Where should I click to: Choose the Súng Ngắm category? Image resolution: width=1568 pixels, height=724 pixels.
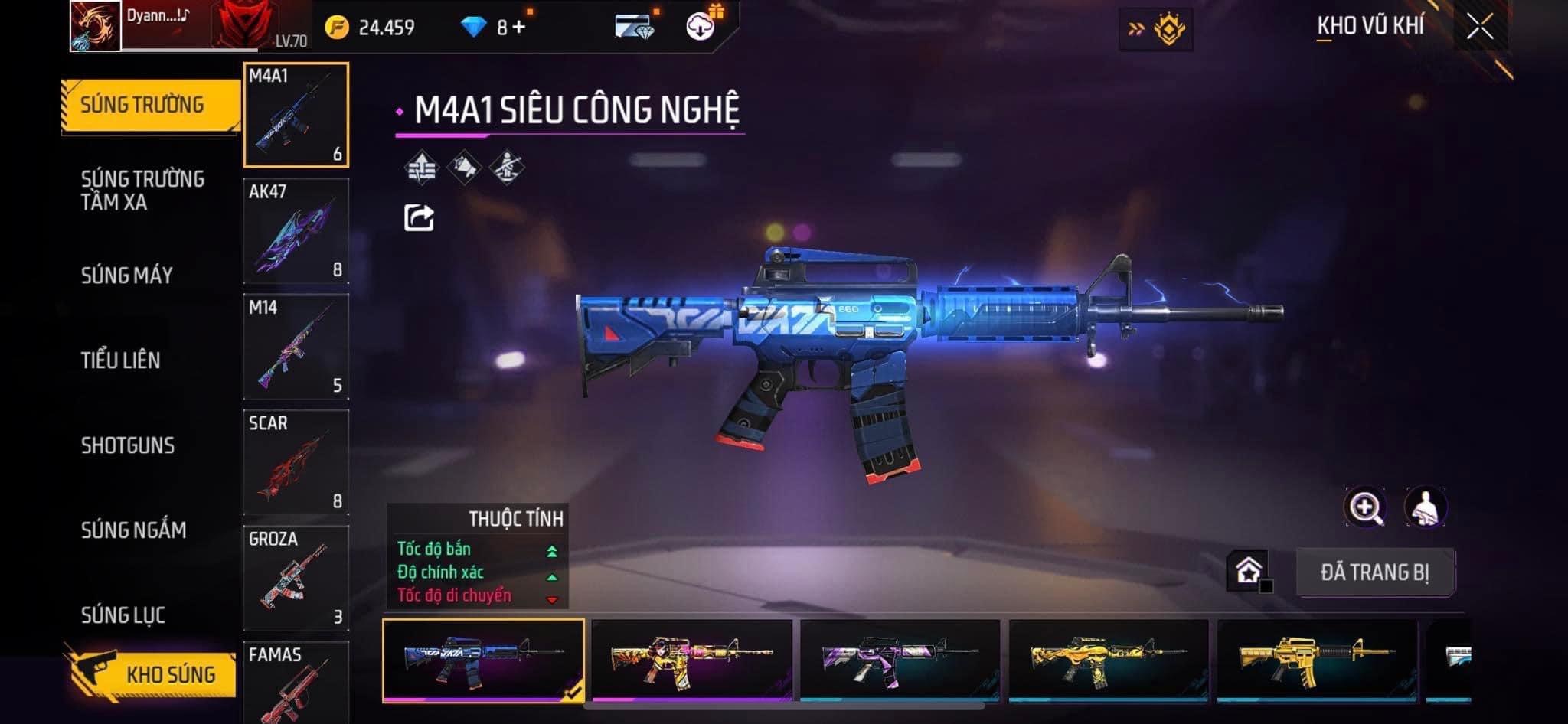point(134,530)
